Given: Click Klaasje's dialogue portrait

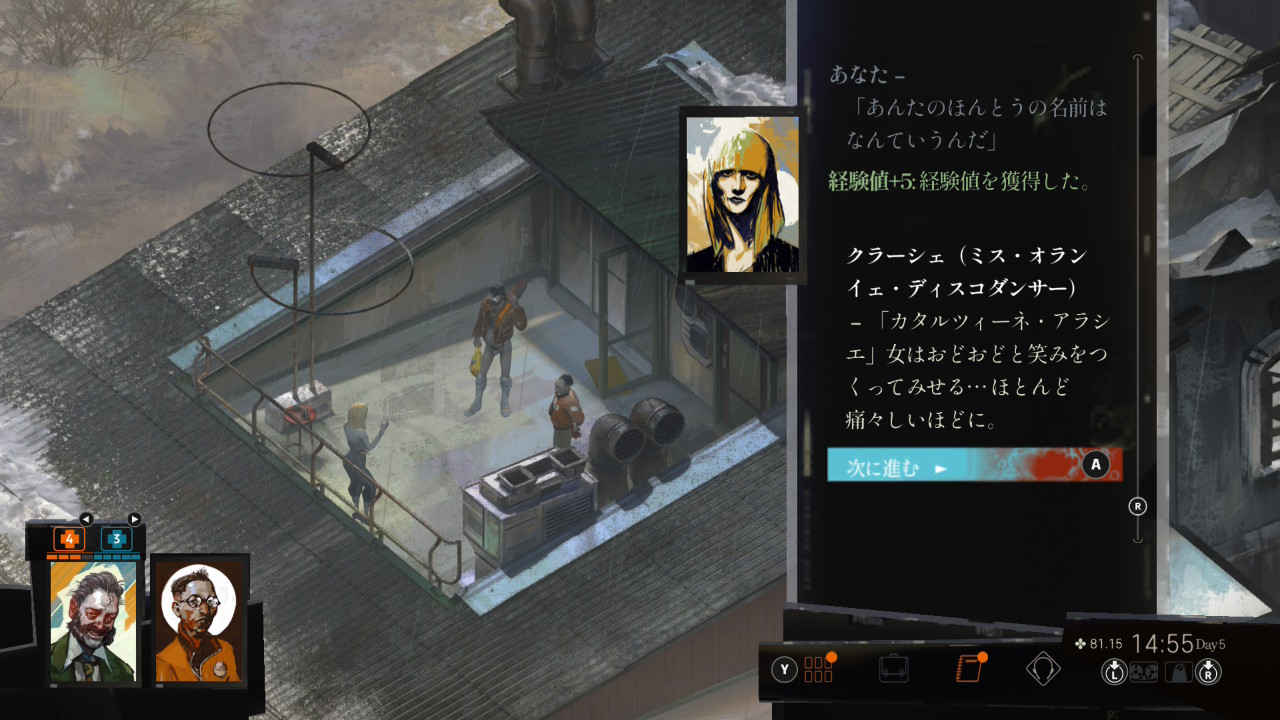Looking at the screenshot, I should tap(742, 195).
